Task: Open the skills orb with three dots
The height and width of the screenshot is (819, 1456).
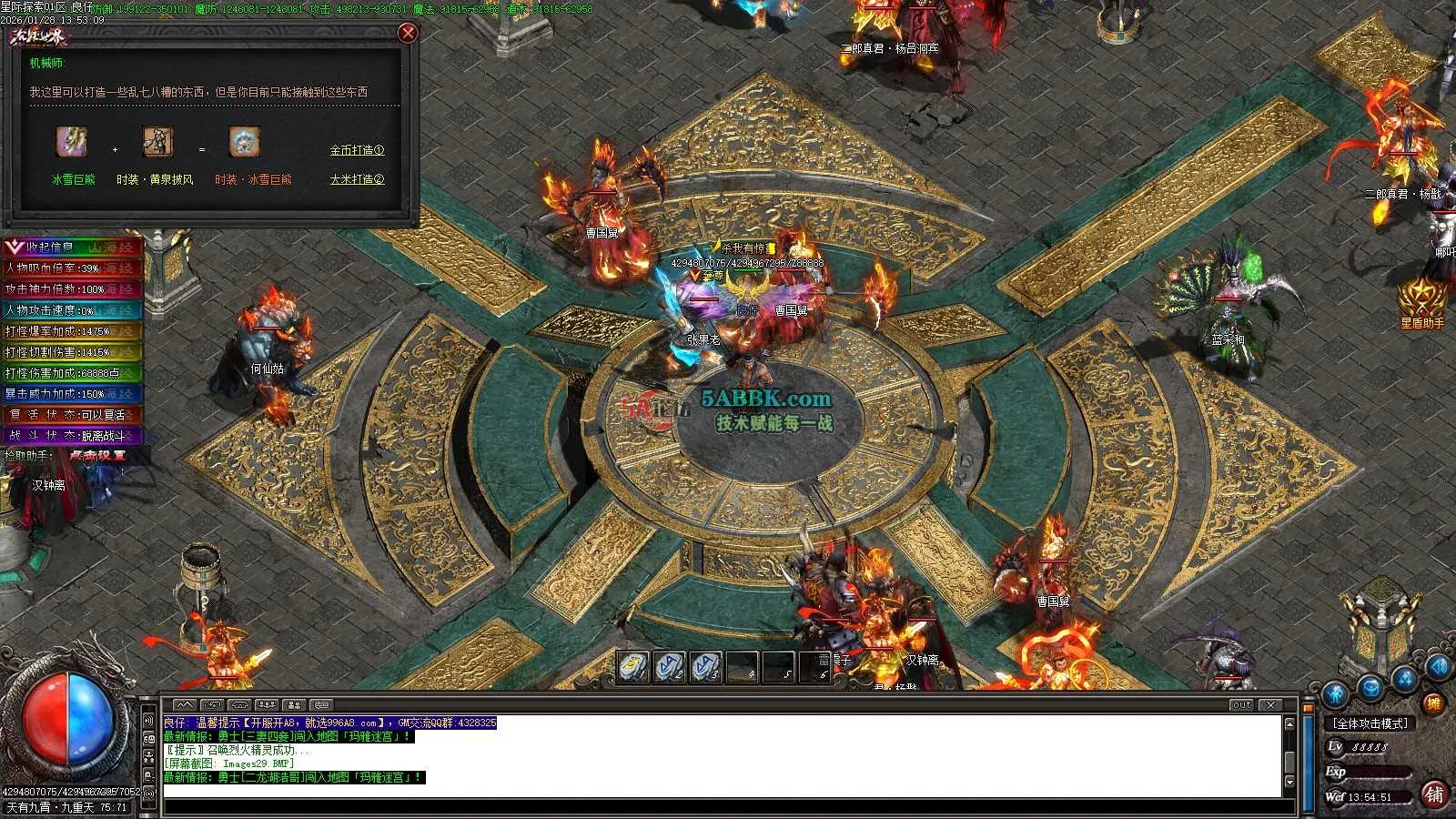Action: click(x=1406, y=678)
